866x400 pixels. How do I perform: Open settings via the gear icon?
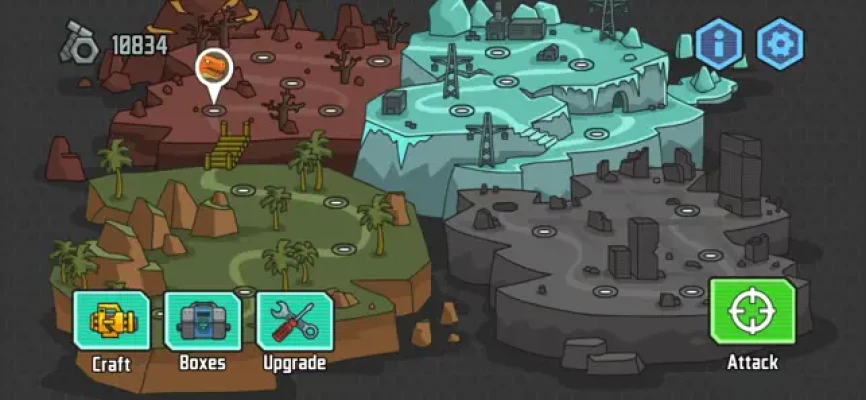point(780,44)
